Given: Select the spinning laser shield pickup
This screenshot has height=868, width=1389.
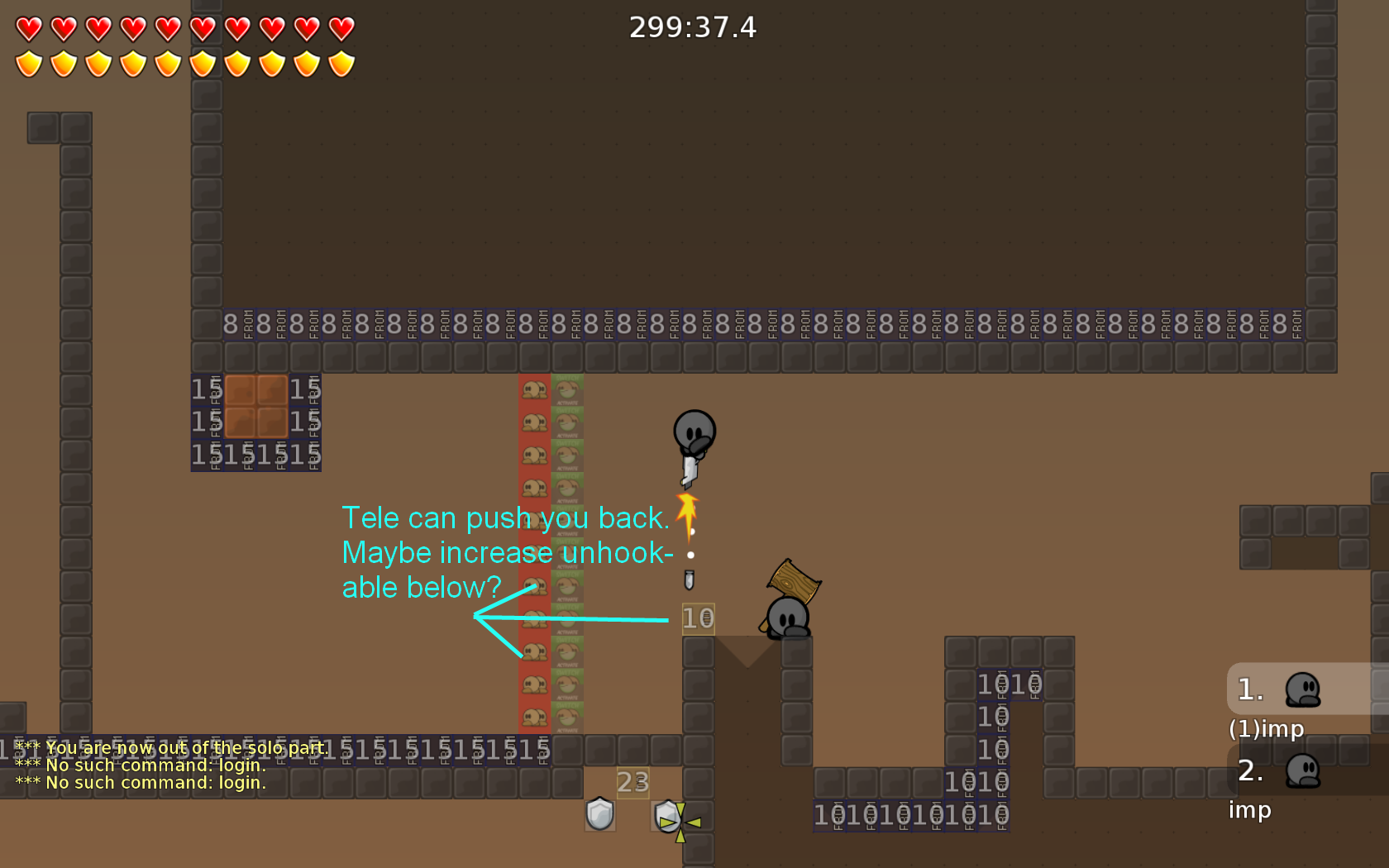Looking at the screenshot, I should pyautogui.click(x=666, y=817).
